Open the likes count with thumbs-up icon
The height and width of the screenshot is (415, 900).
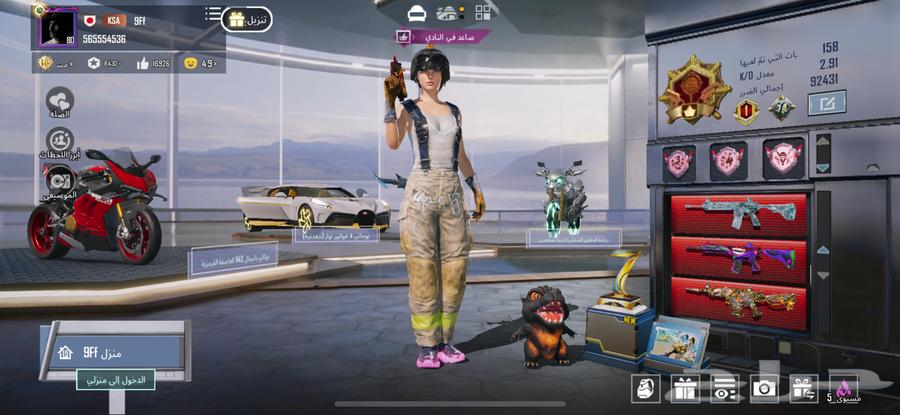152,63
